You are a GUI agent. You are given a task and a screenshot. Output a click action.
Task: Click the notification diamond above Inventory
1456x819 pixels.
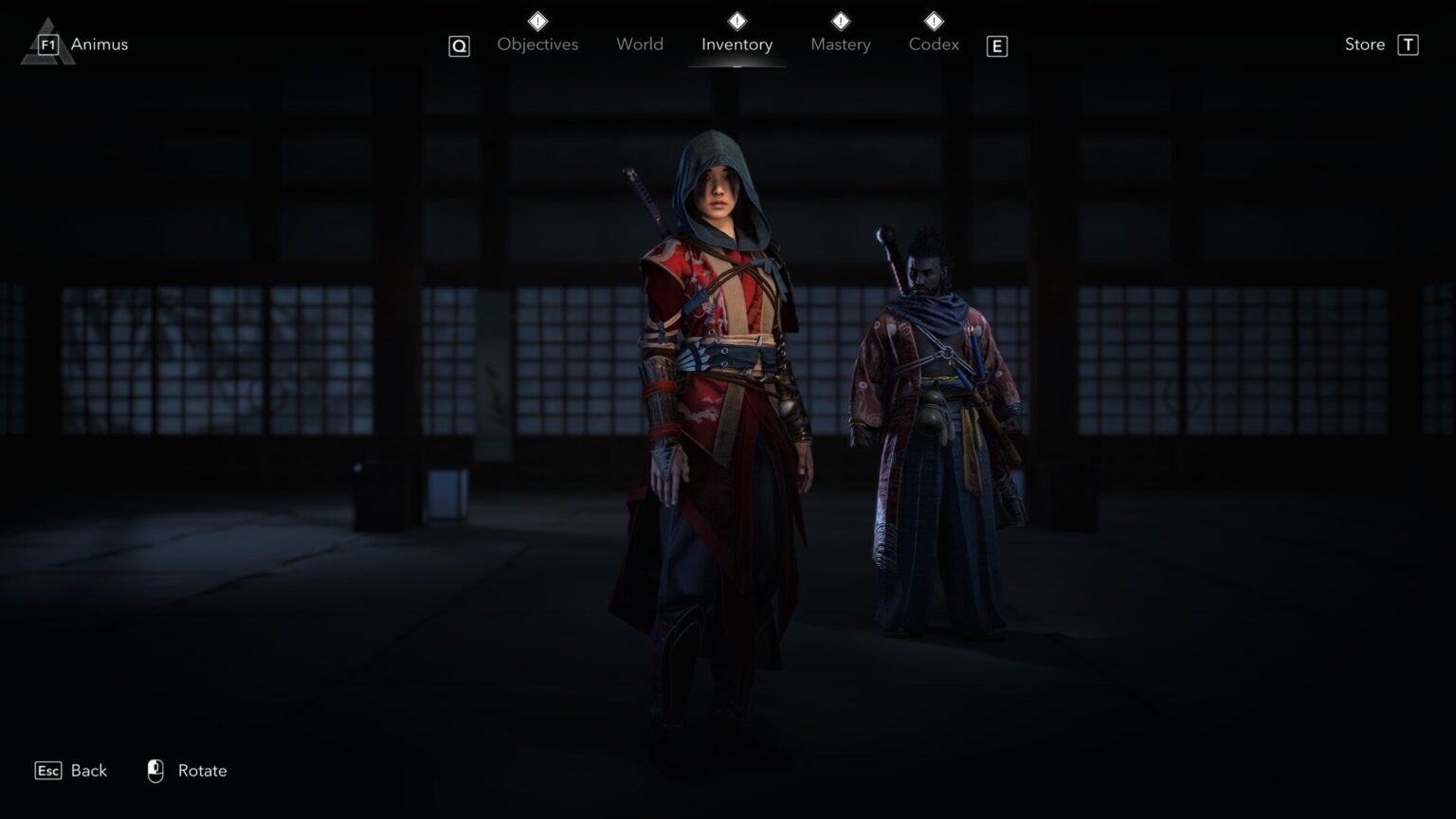coord(737,19)
